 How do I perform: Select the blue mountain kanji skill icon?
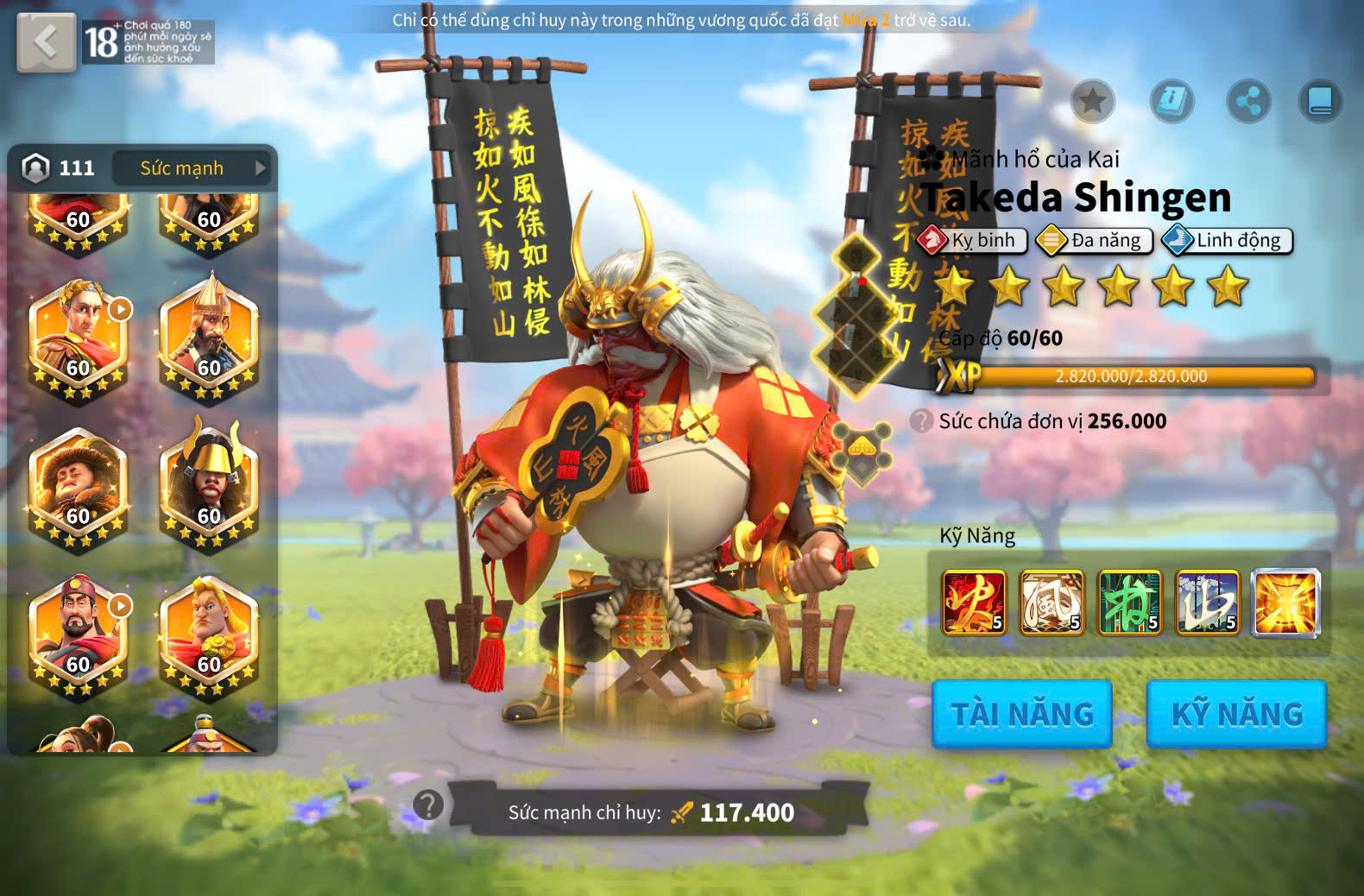[x=1208, y=603]
